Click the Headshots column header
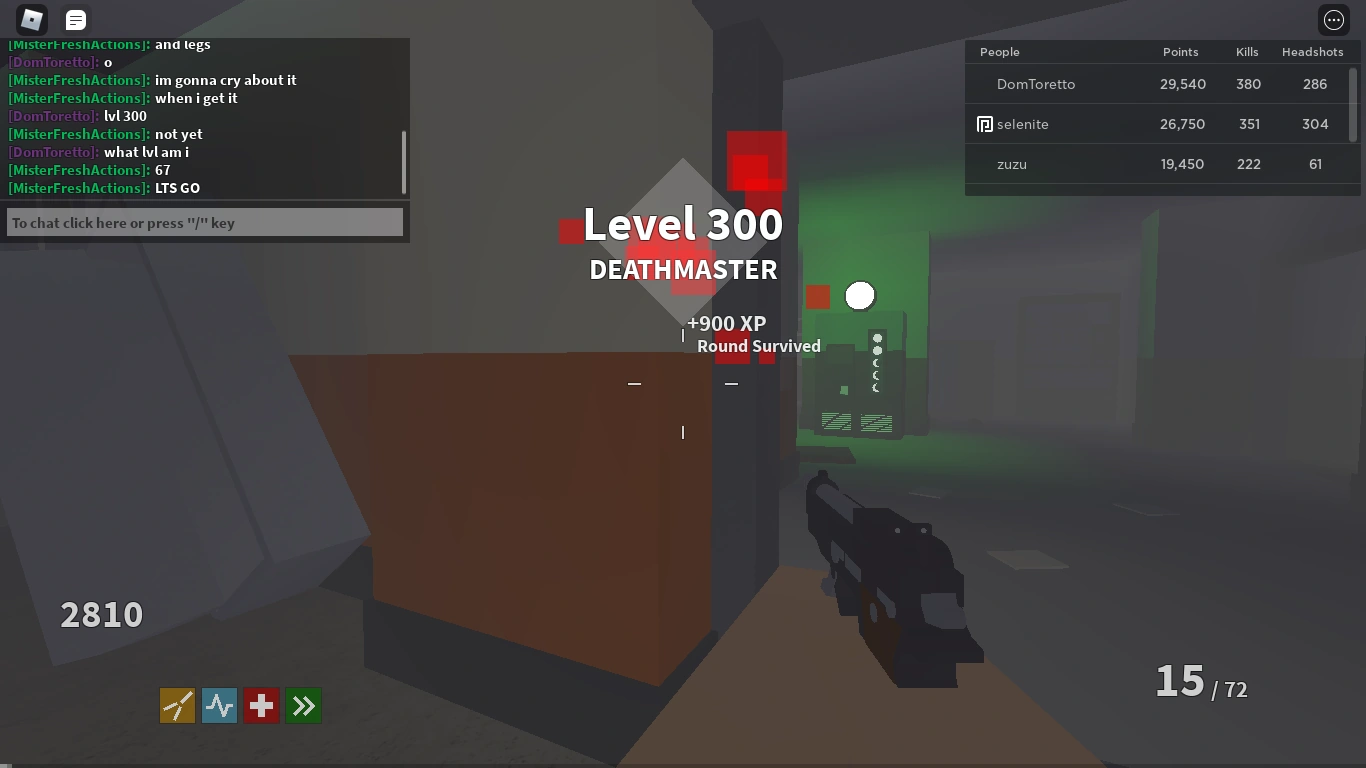 click(1313, 51)
